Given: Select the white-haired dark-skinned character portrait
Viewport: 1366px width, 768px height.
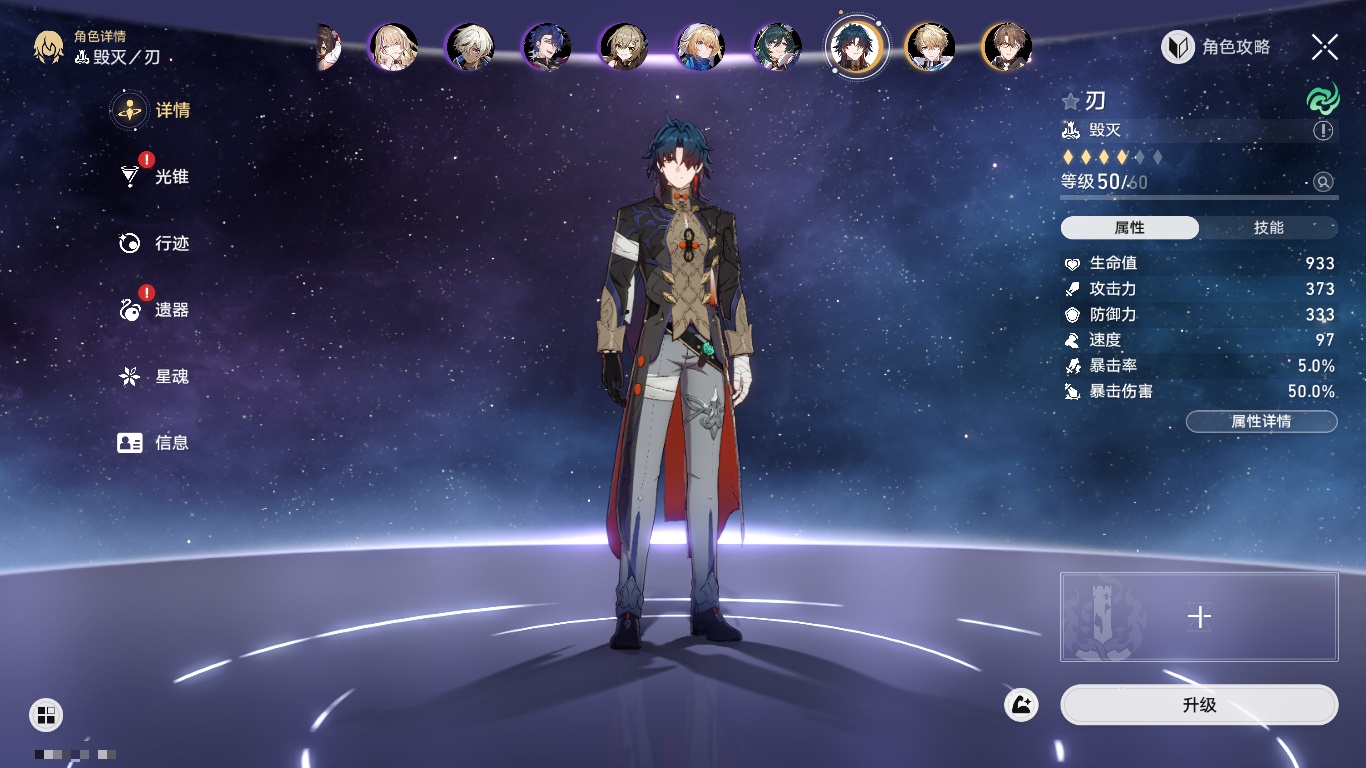Looking at the screenshot, I should (470, 47).
